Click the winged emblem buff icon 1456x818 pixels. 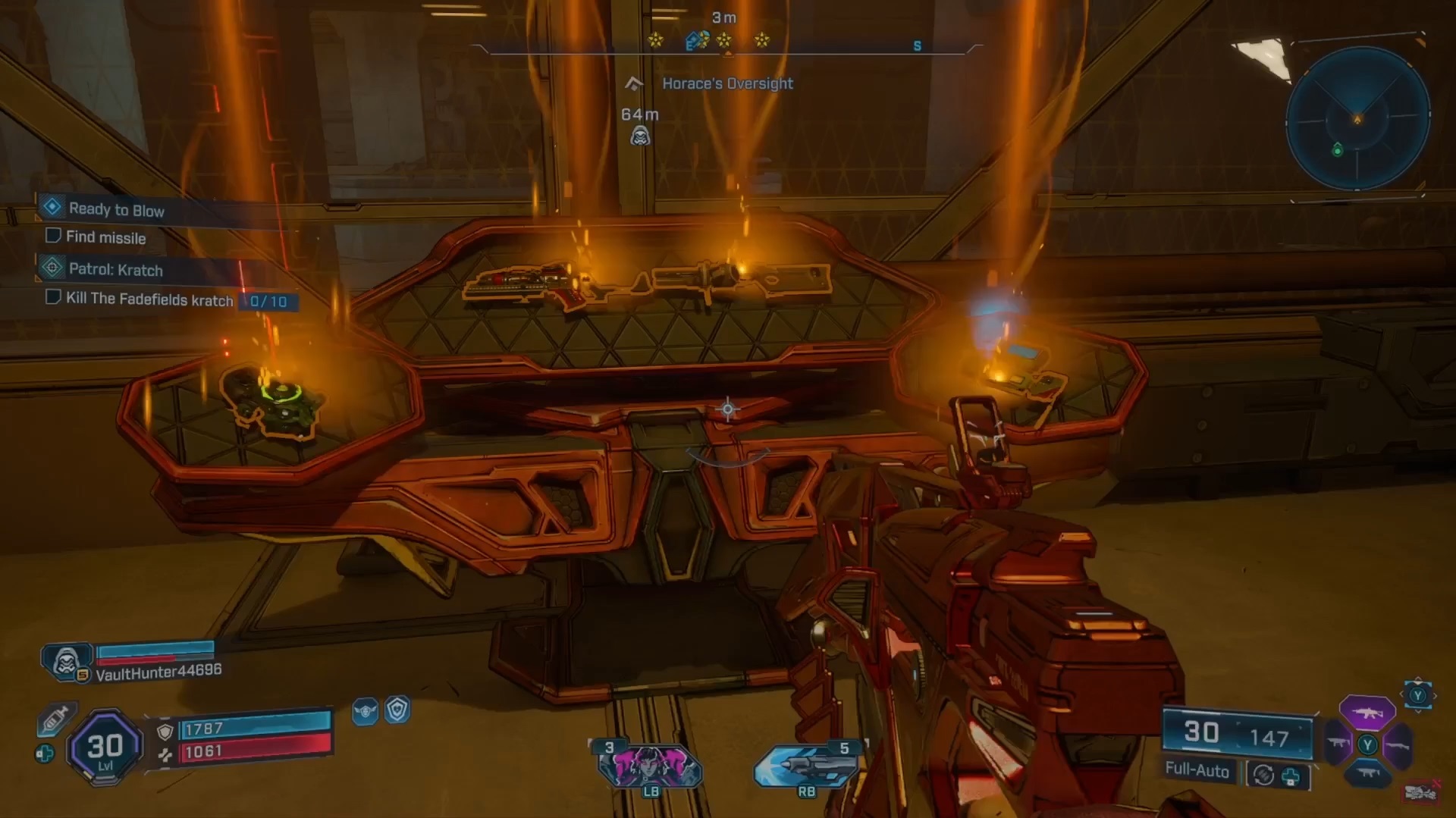click(x=365, y=711)
